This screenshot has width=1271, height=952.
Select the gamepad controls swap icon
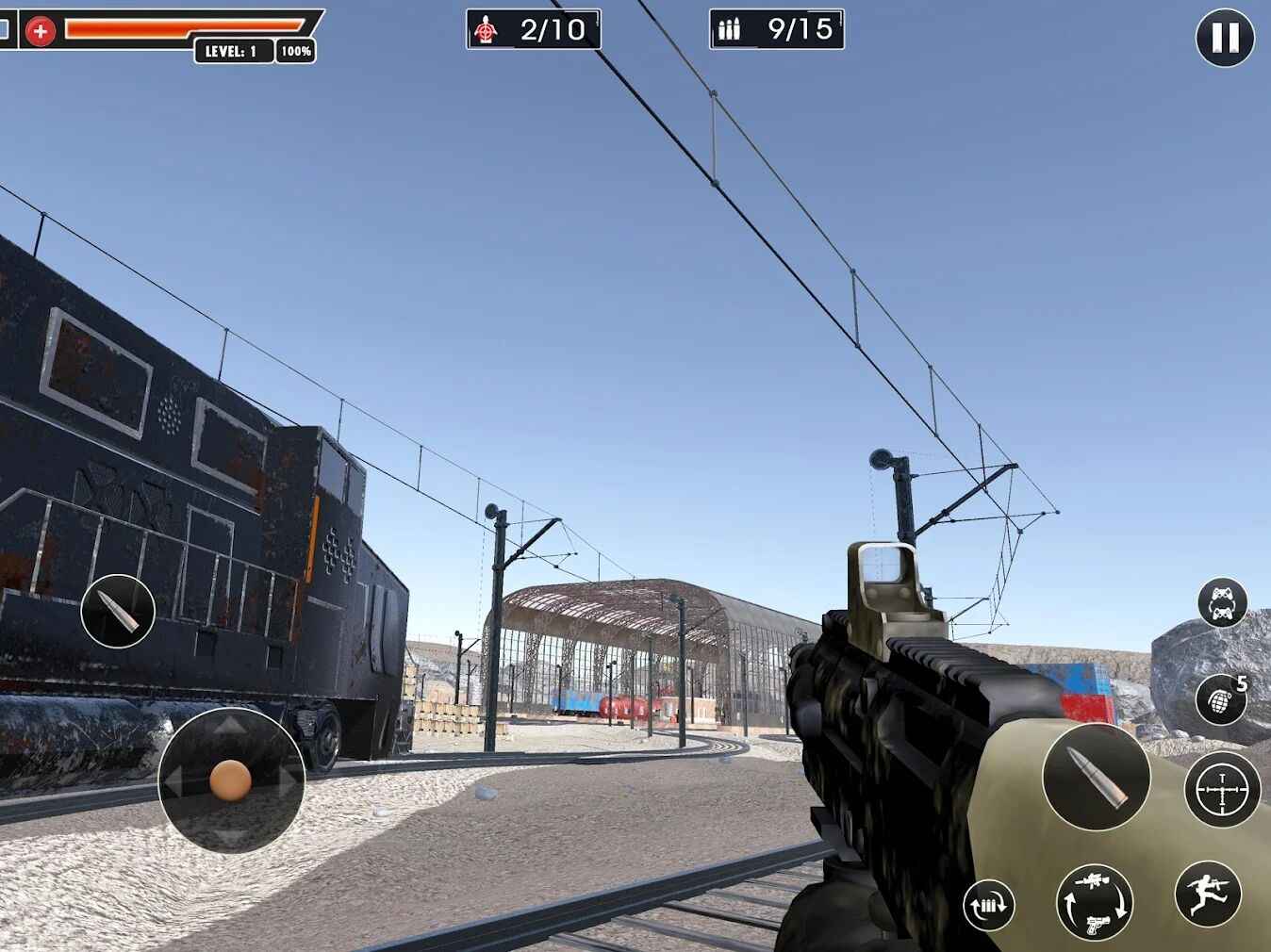1221,604
